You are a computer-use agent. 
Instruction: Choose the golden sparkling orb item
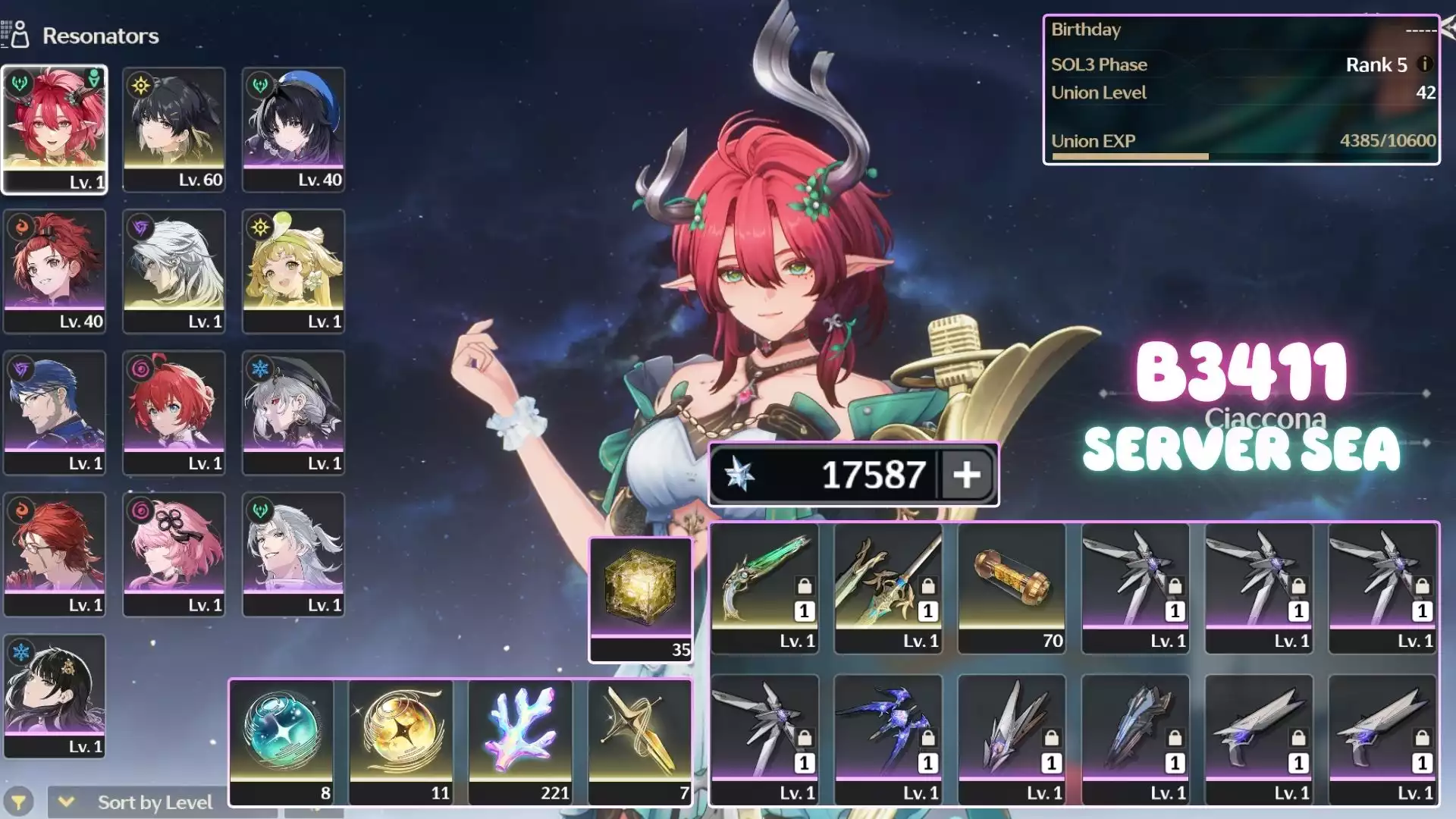[x=401, y=741]
